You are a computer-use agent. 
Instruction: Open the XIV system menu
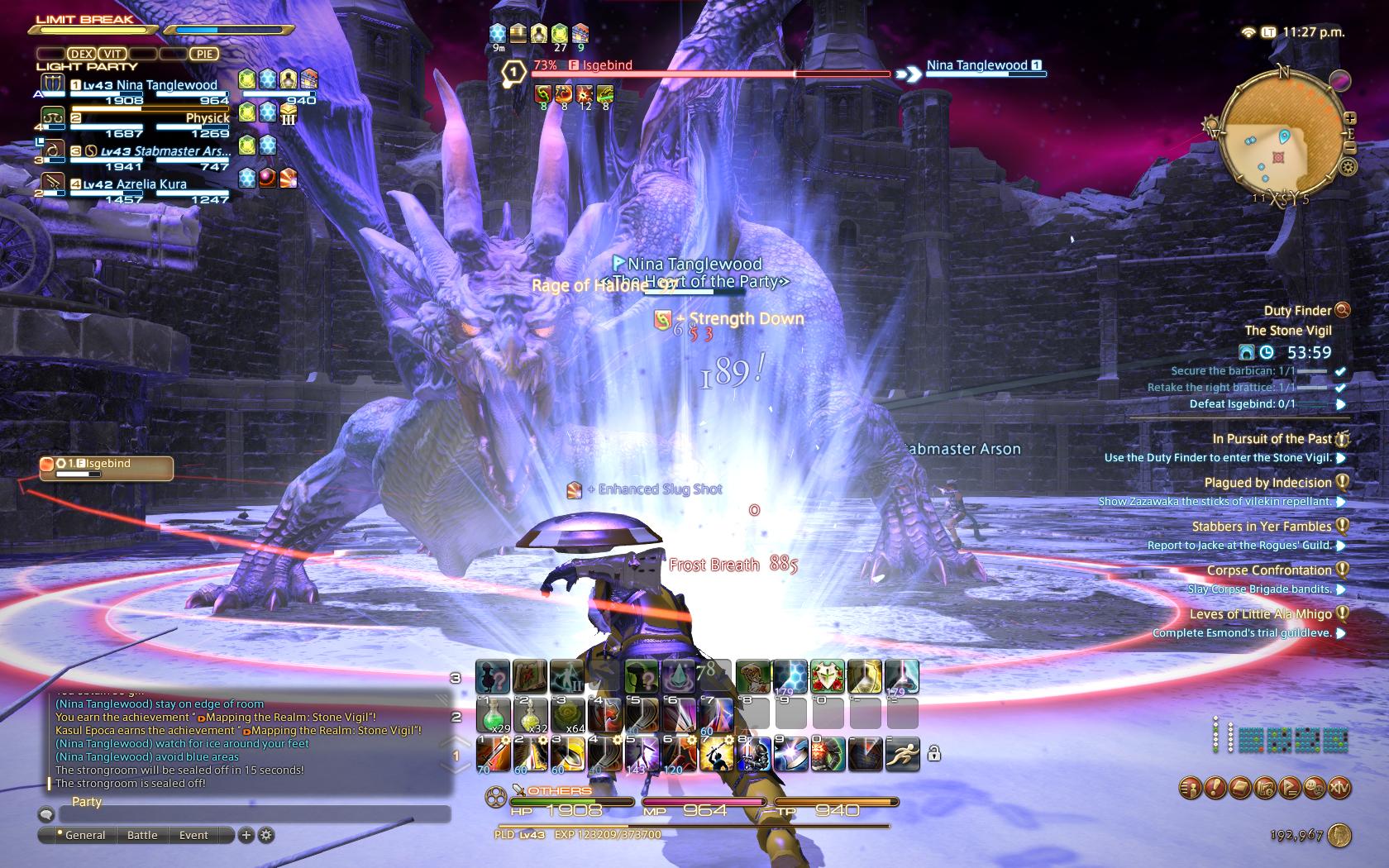(x=1339, y=788)
